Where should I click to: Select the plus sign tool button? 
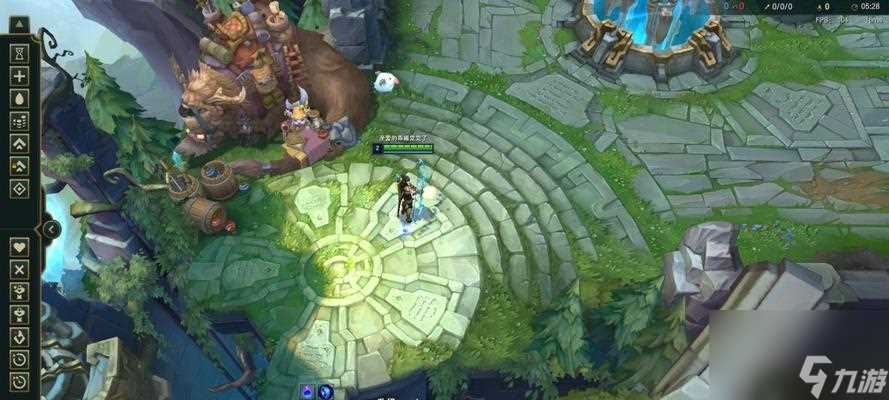tap(19, 76)
